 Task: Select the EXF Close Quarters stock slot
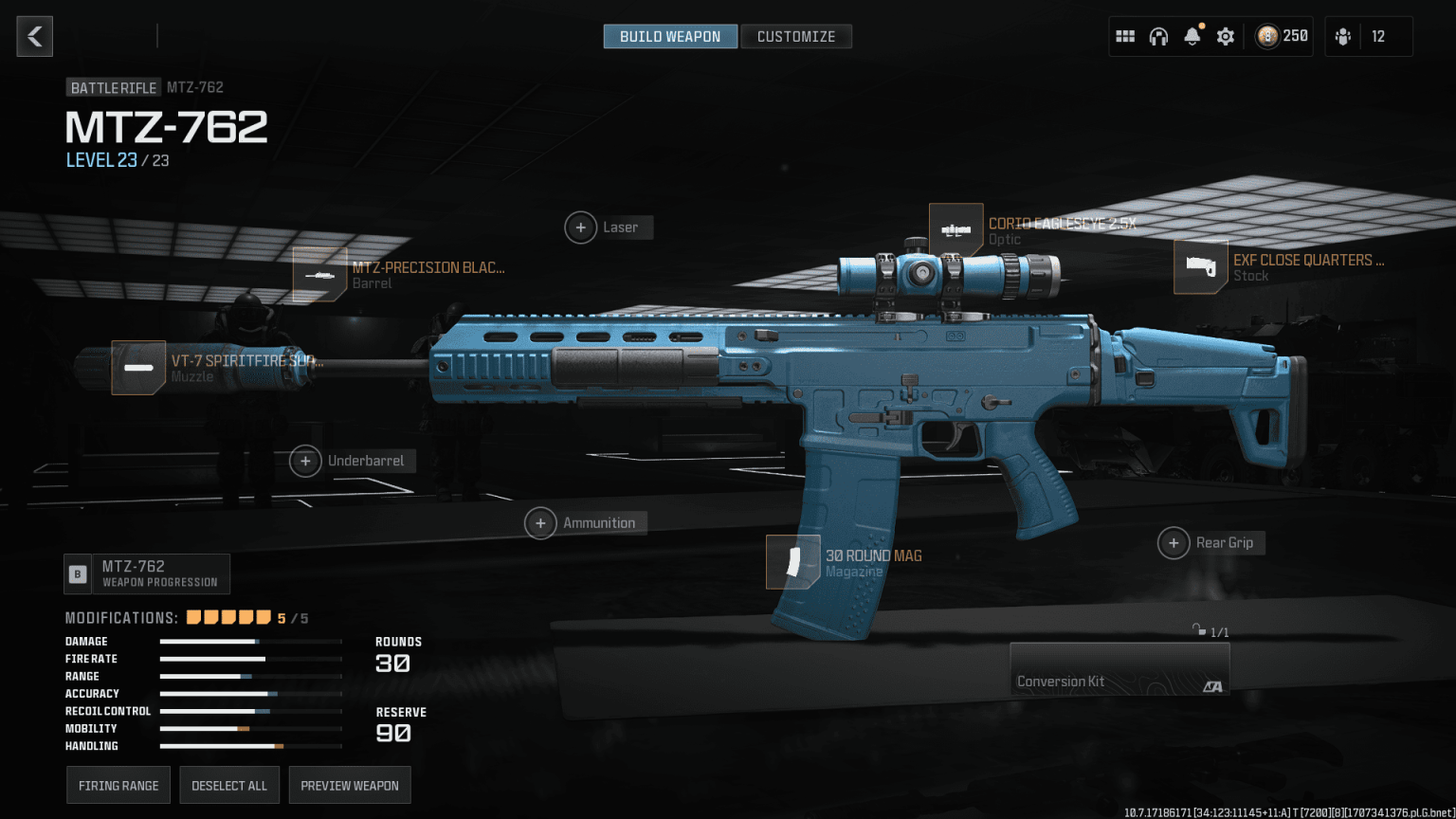[x=1200, y=267]
